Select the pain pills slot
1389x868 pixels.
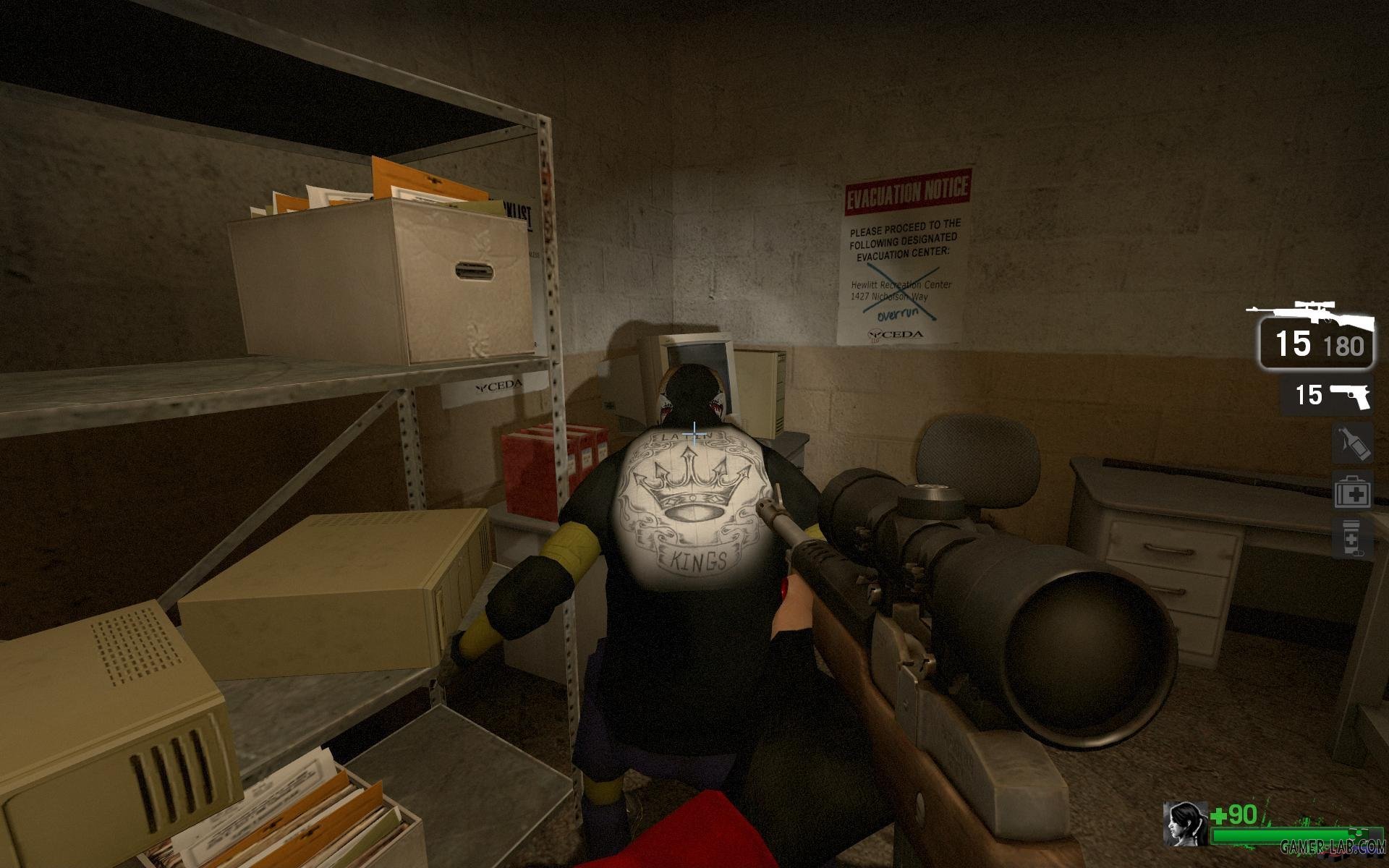[1352, 538]
